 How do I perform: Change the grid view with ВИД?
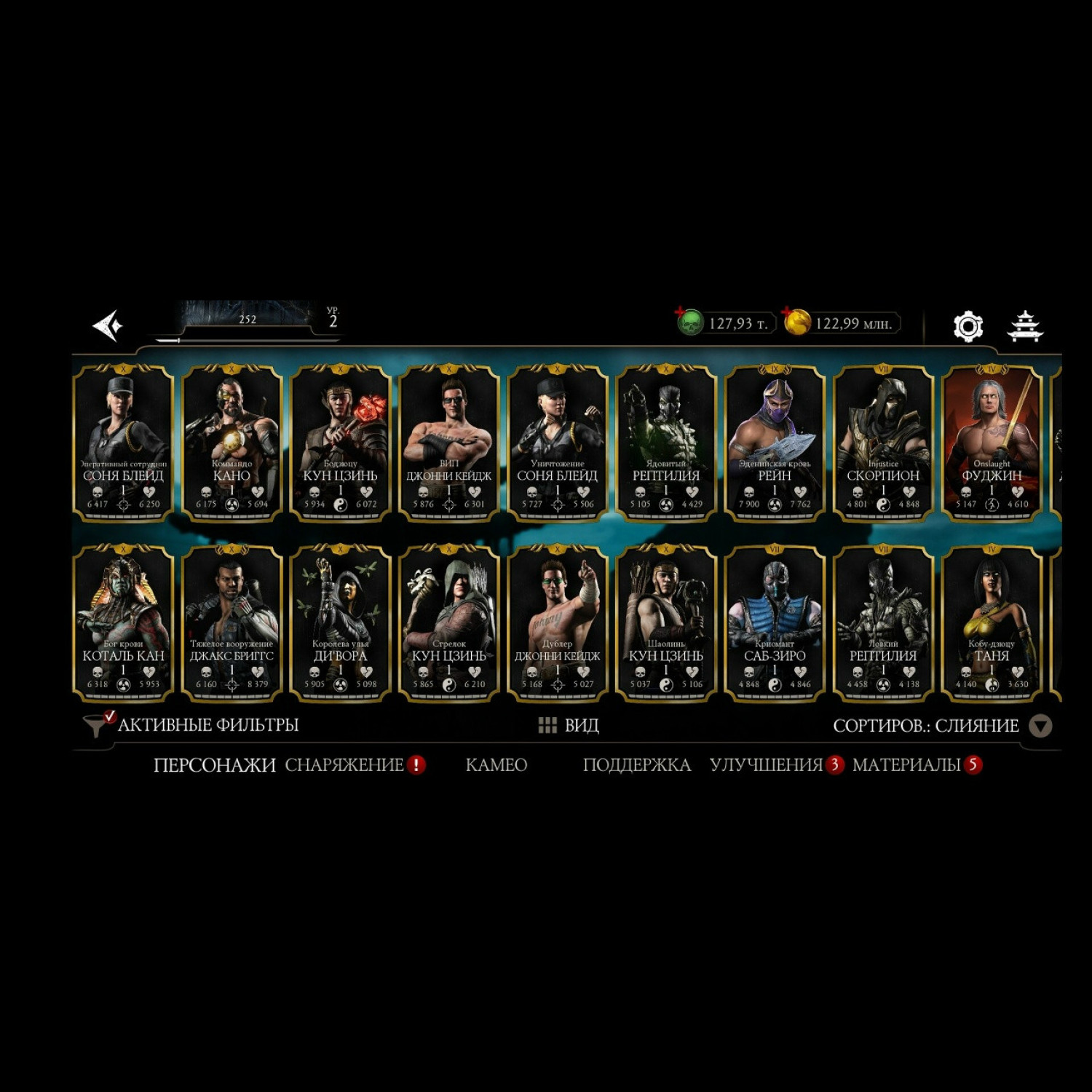[x=569, y=725]
